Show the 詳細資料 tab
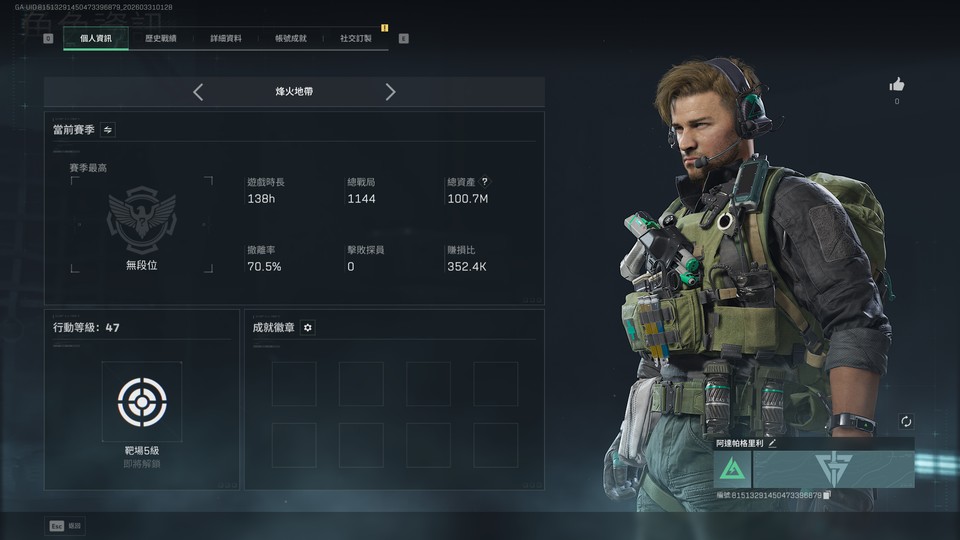The width and height of the screenshot is (960, 540). click(x=225, y=38)
